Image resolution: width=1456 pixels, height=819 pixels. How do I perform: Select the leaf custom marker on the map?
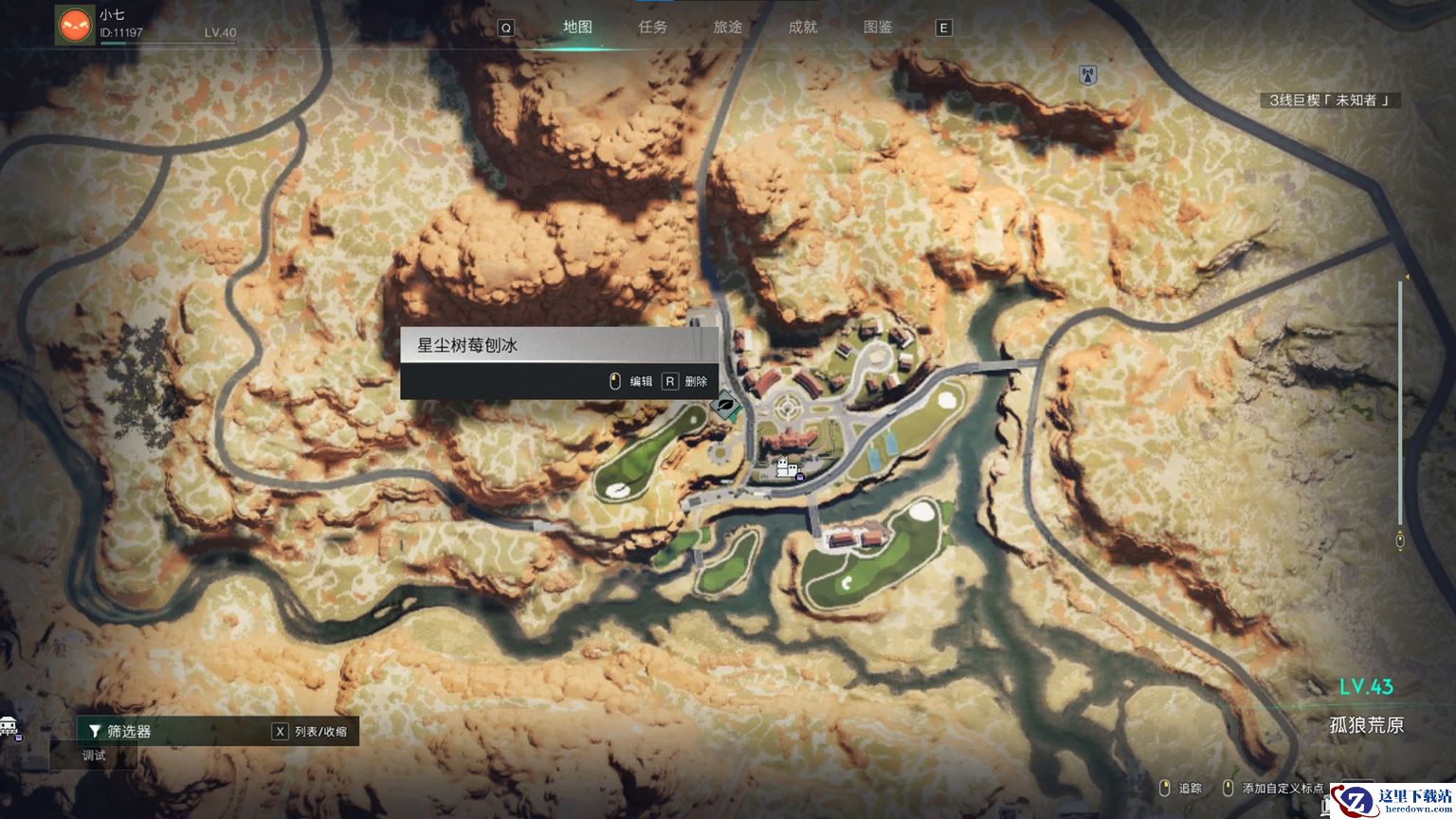point(725,407)
